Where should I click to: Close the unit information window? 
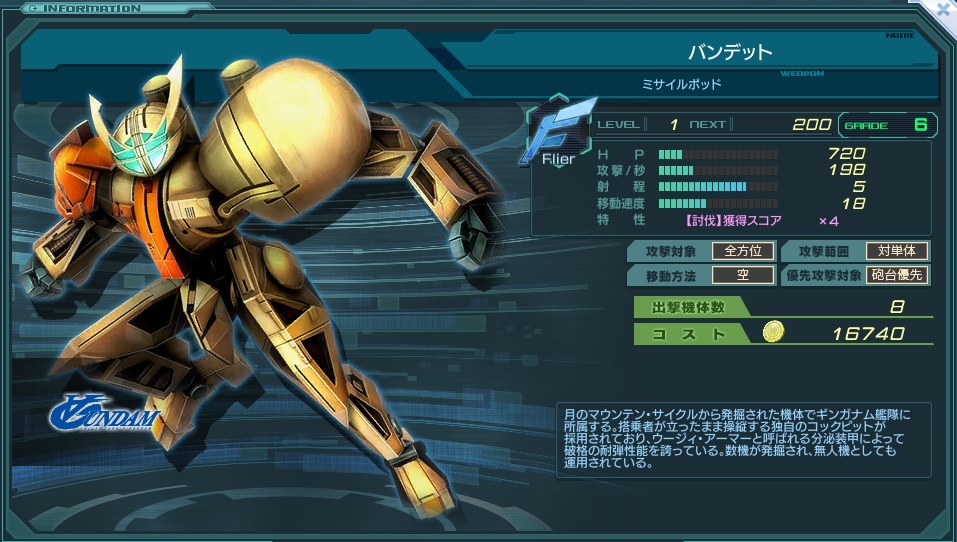[x=943, y=9]
